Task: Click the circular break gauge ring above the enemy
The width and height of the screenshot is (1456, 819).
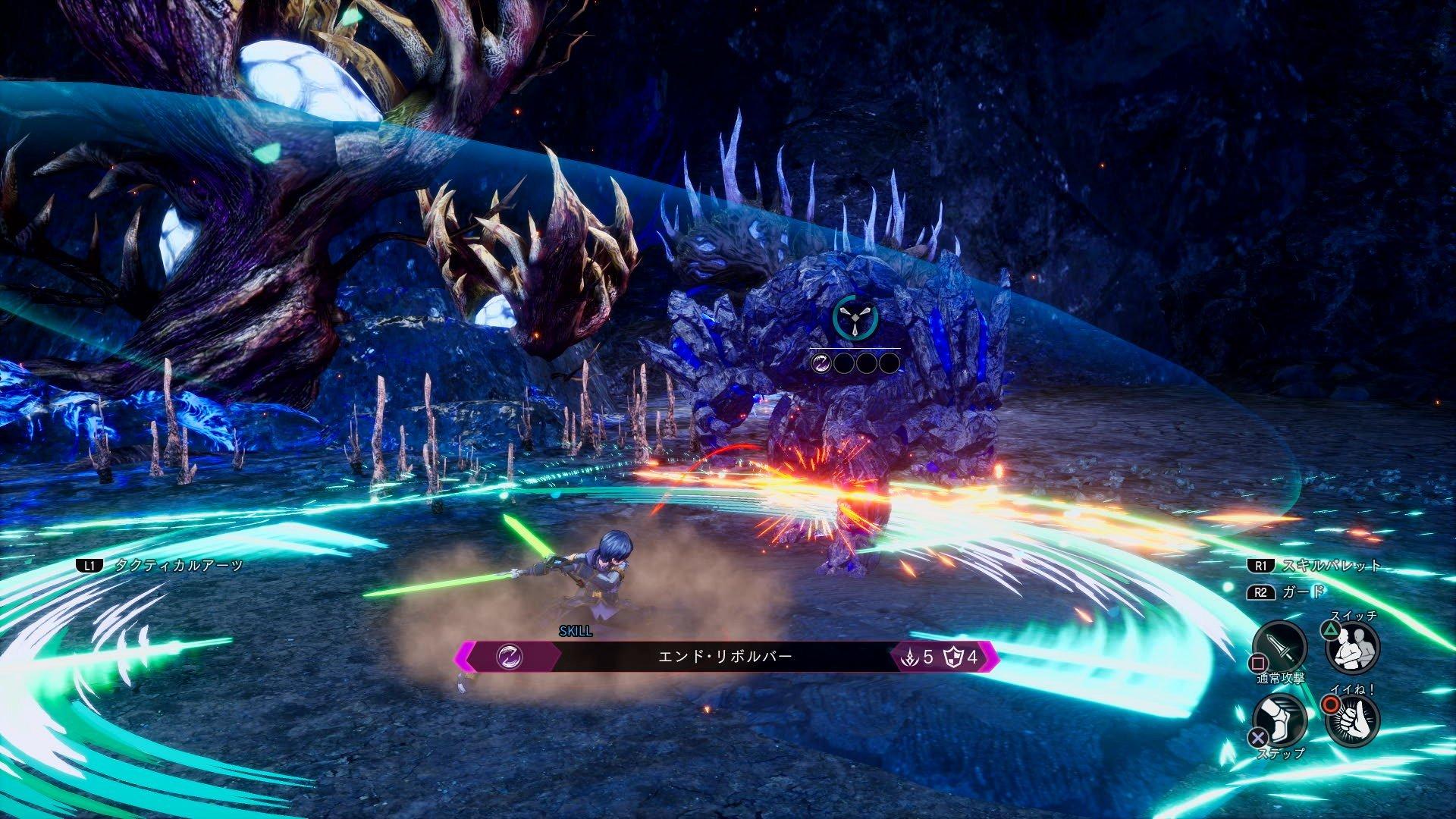Action: (x=855, y=318)
